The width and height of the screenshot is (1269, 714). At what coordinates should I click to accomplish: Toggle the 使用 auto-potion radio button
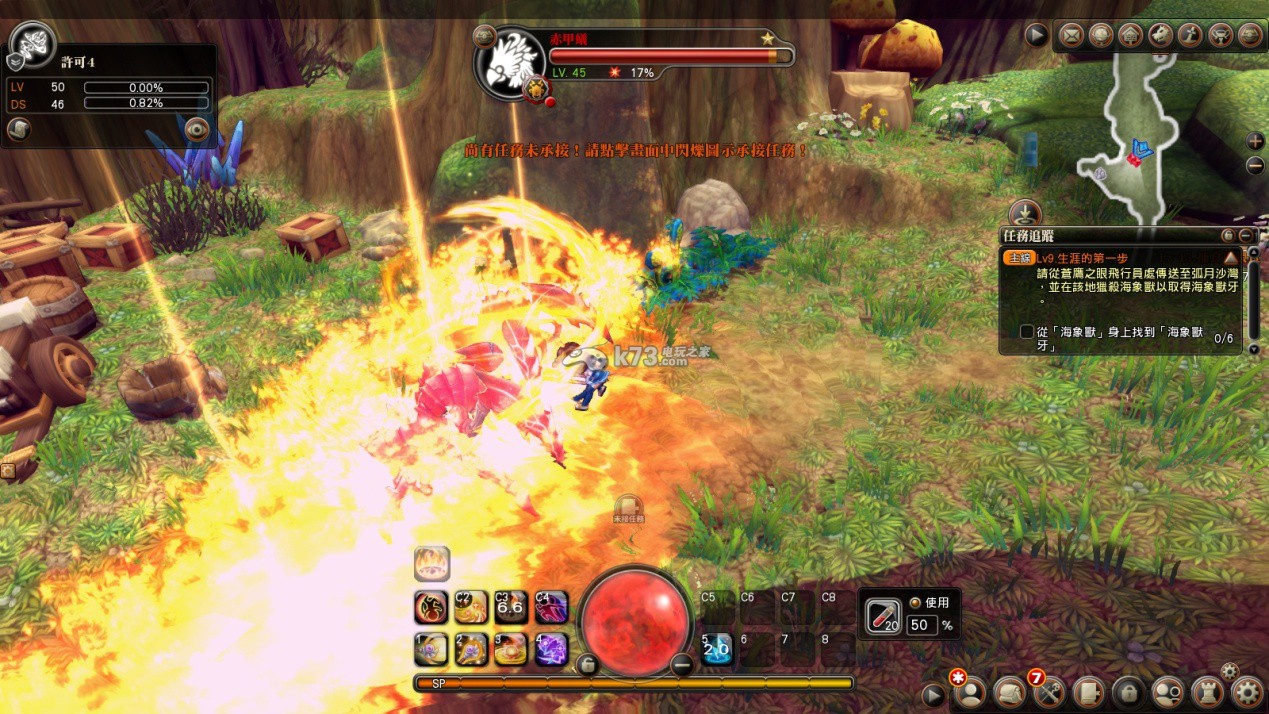[x=915, y=603]
